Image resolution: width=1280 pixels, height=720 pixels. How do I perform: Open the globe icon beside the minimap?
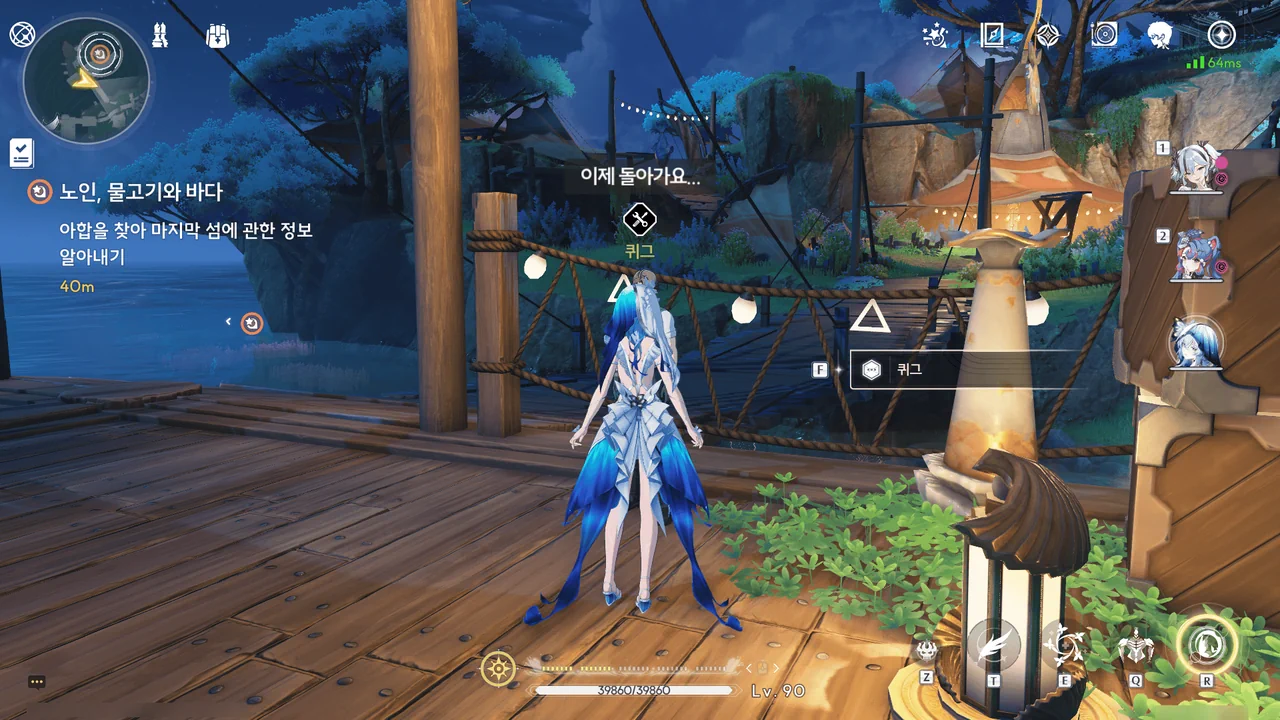[22, 36]
